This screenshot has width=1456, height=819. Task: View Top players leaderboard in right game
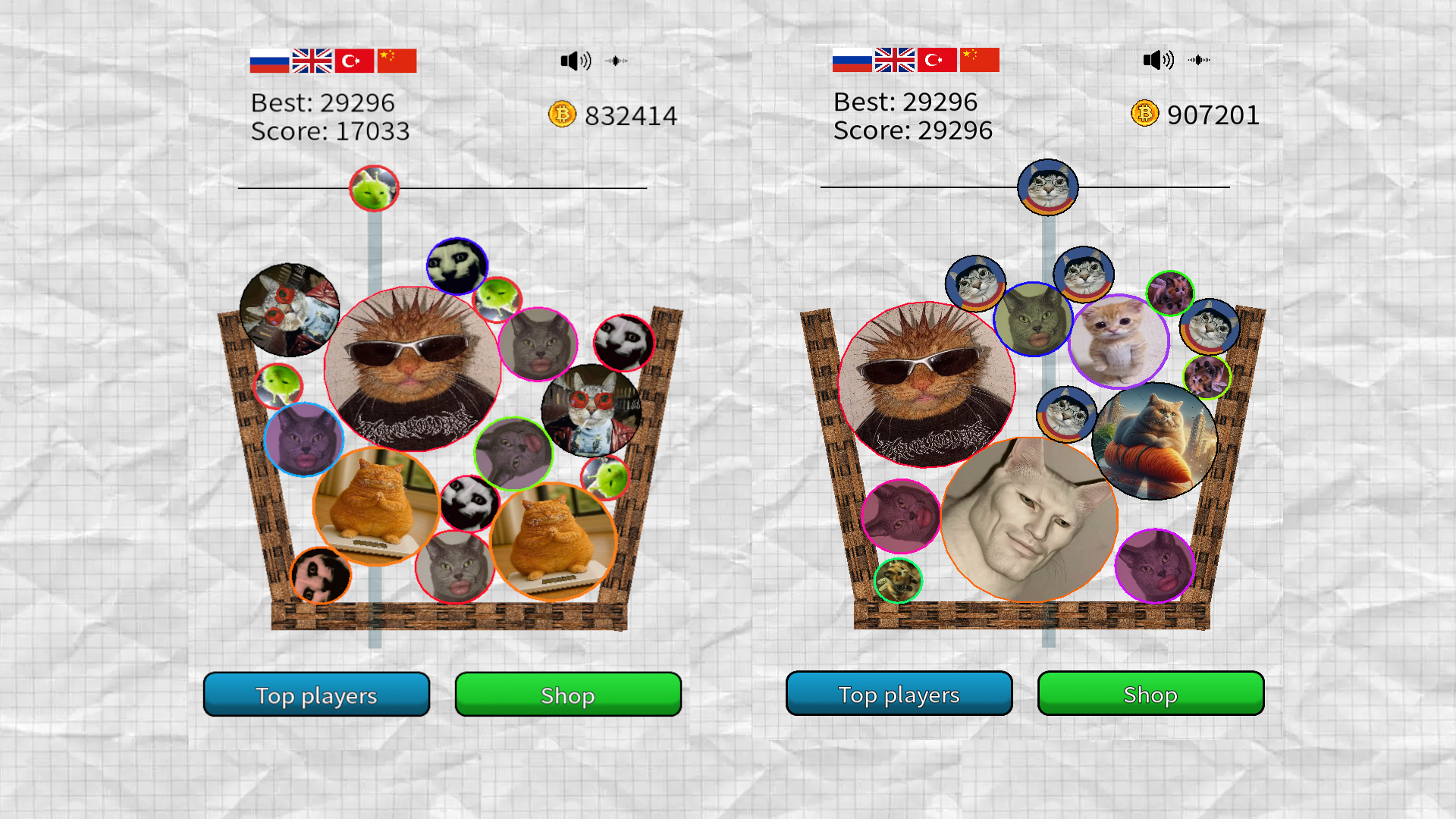coord(899,693)
